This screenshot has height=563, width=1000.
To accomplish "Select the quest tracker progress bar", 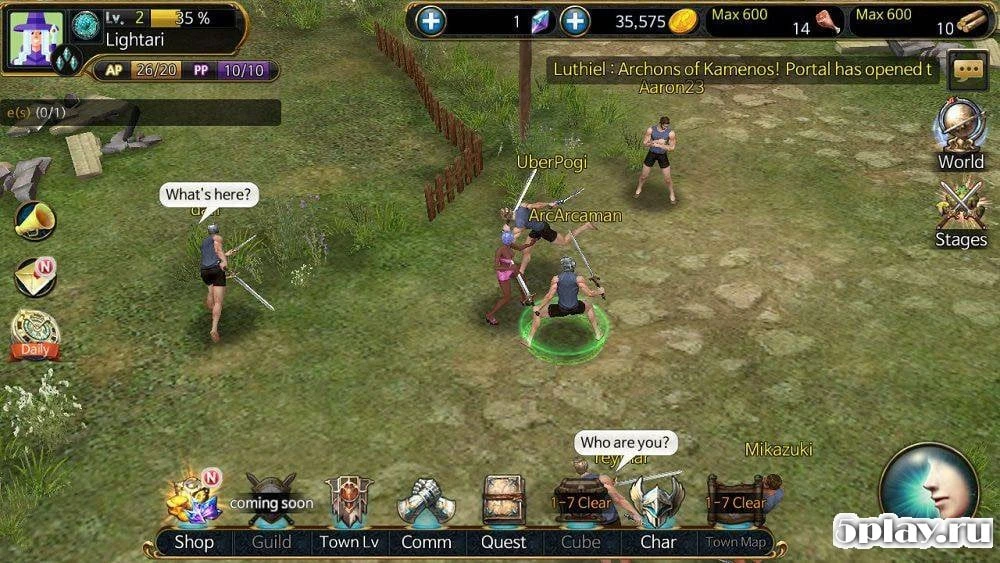I will pyautogui.click(x=140, y=112).
